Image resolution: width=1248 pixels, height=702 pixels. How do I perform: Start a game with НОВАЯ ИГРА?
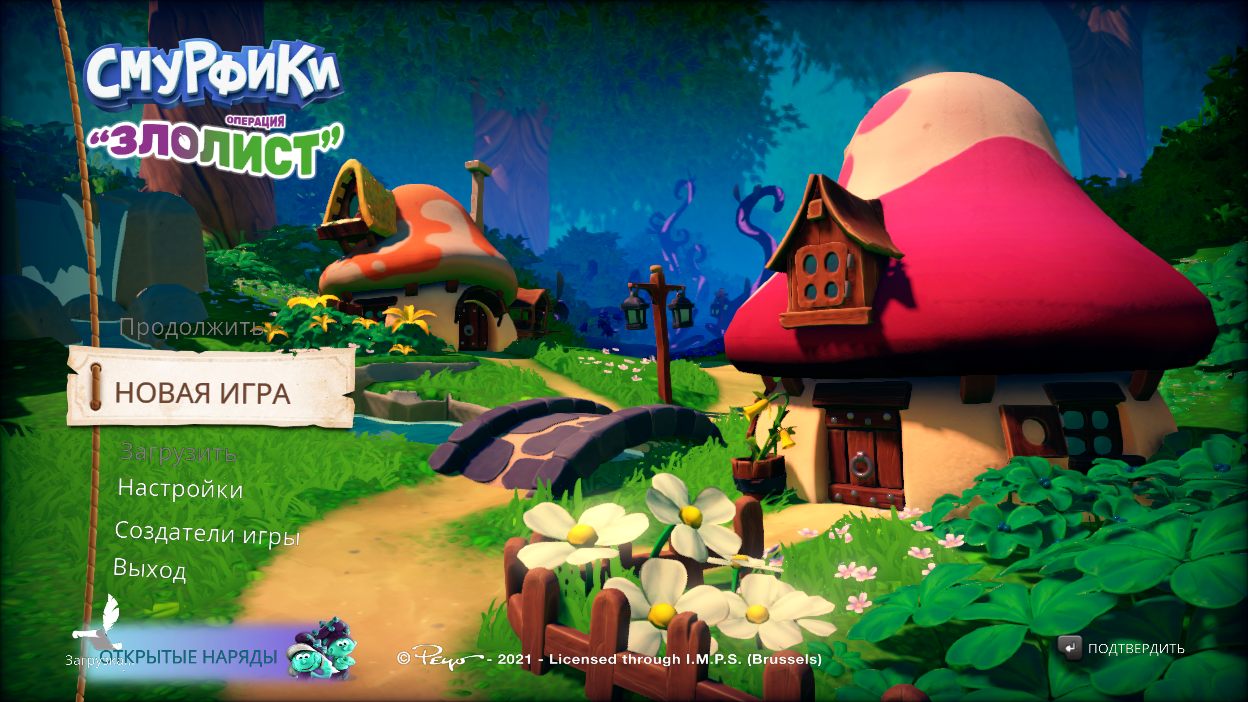[203, 393]
